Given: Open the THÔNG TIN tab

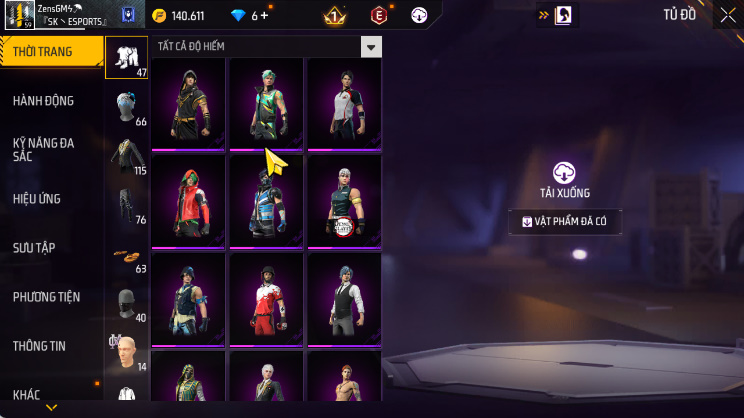Looking at the screenshot, I should pyautogui.click(x=39, y=345).
